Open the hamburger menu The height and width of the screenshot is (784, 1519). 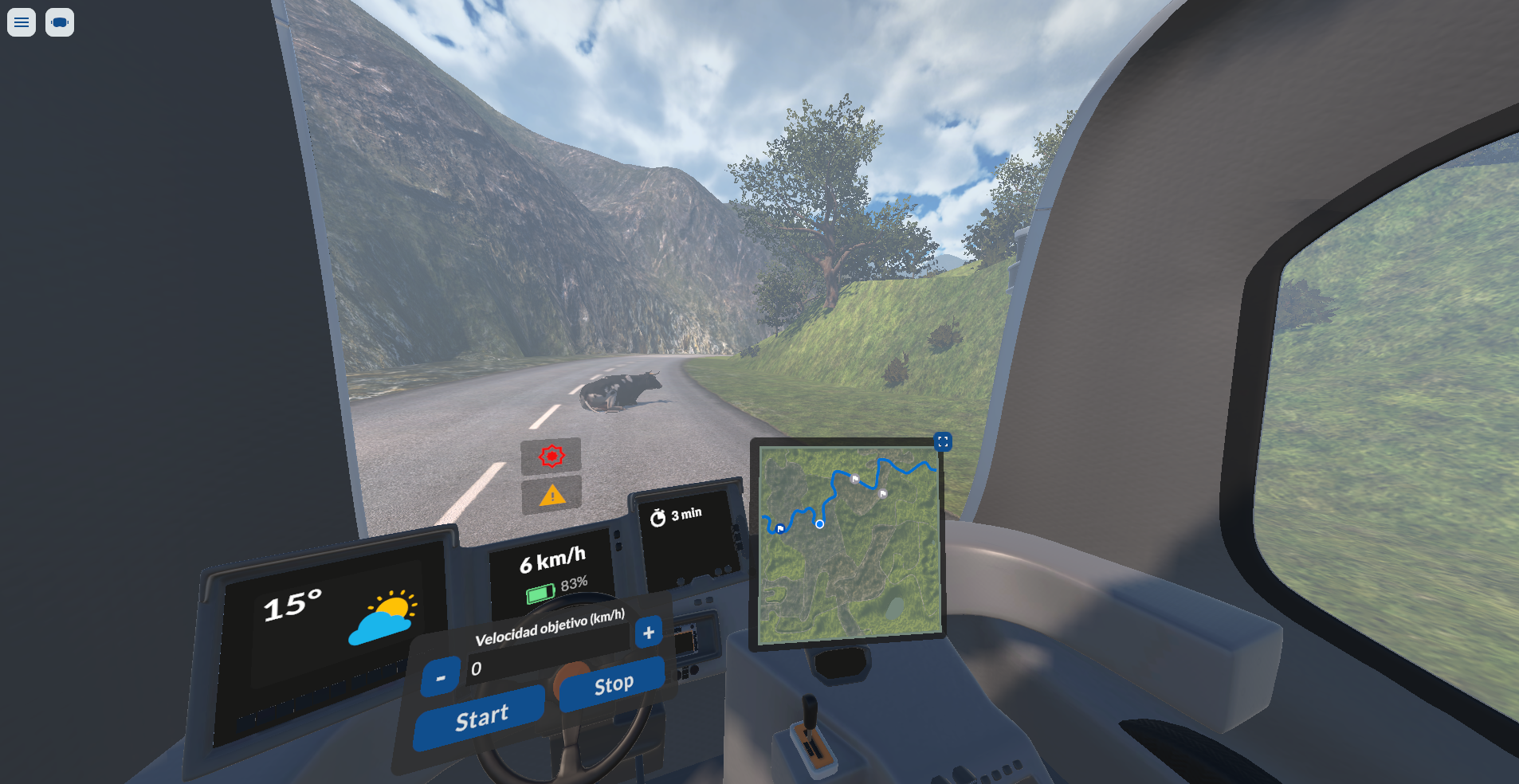(x=22, y=22)
